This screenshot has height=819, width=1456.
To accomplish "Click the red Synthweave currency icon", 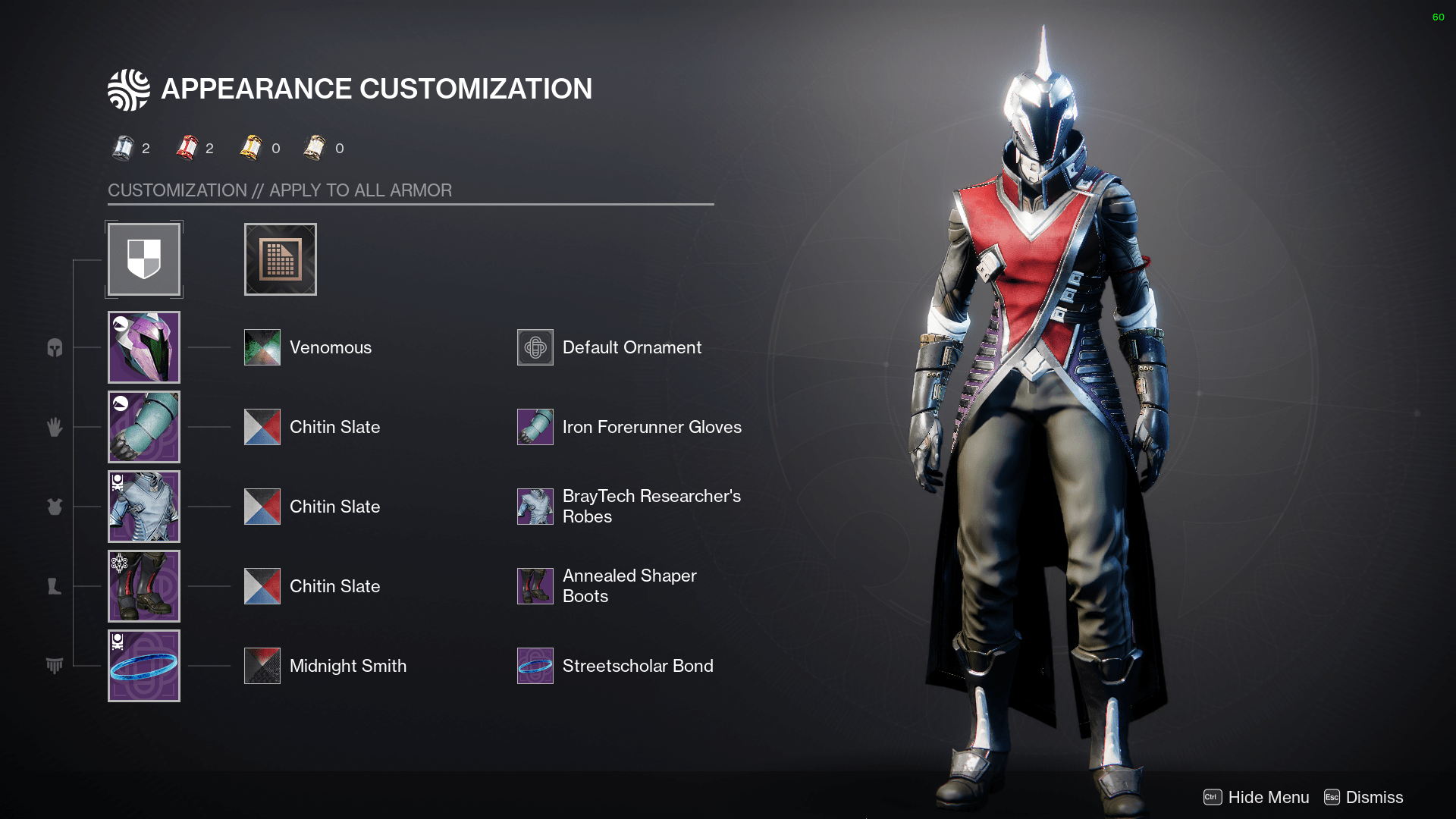I will pos(187,147).
